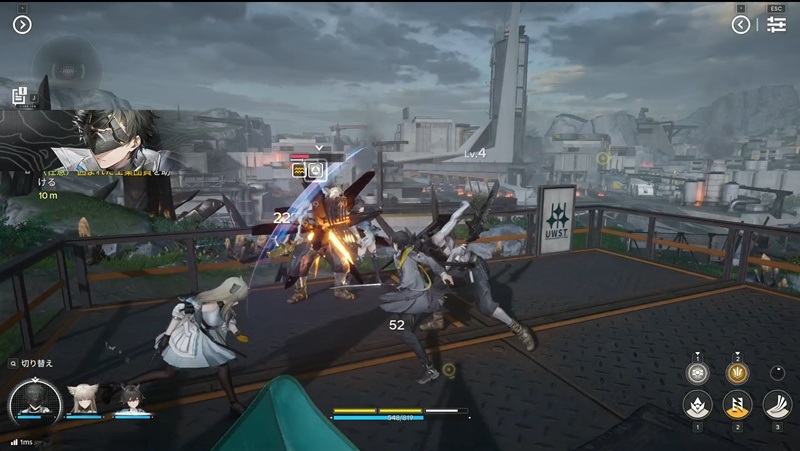This screenshot has width=800, height=451.
Task: Click the left-arrow circle button near settings
Action: 741,25
